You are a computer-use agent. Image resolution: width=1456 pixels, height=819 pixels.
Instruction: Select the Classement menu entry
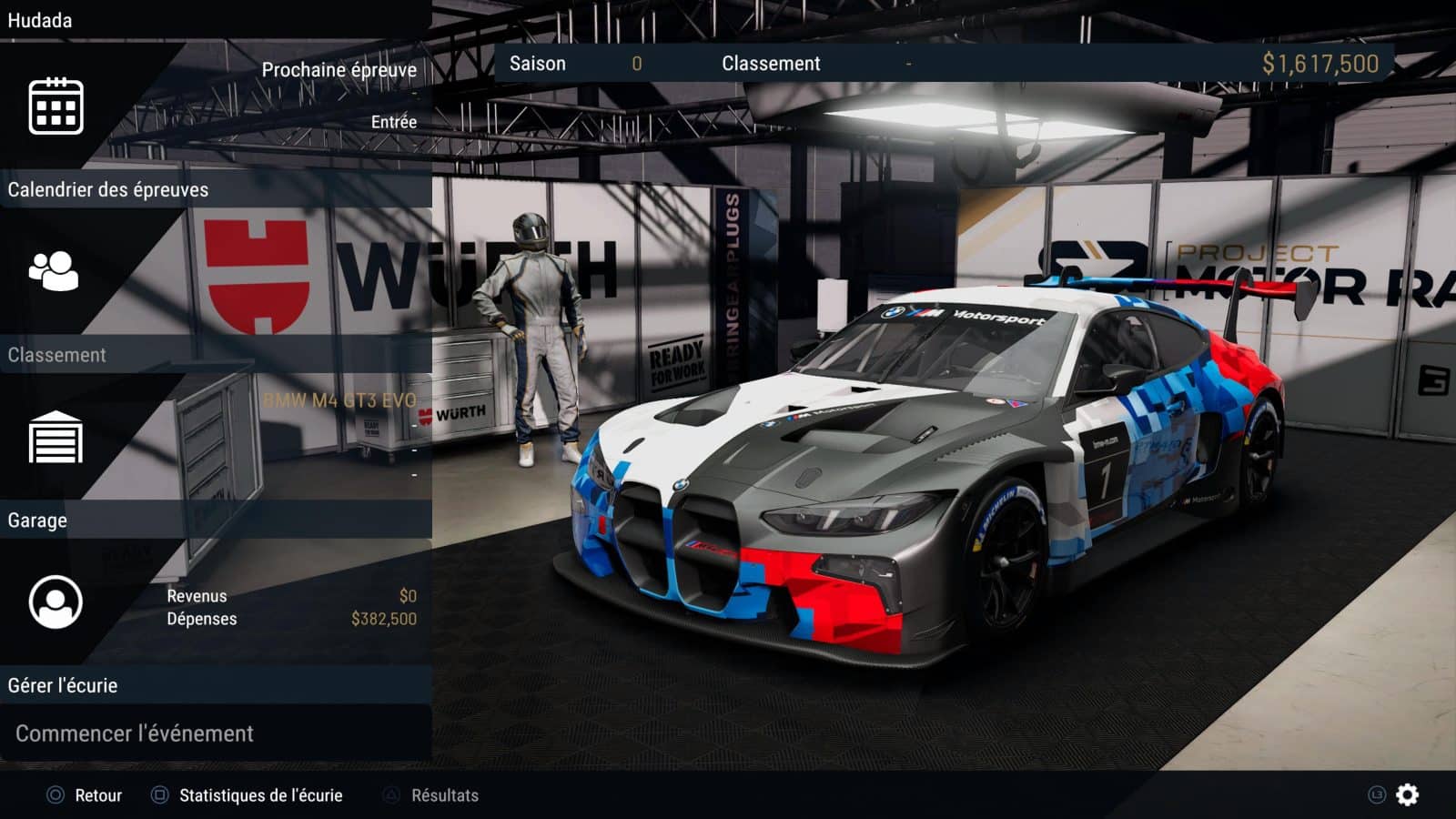coord(57,355)
